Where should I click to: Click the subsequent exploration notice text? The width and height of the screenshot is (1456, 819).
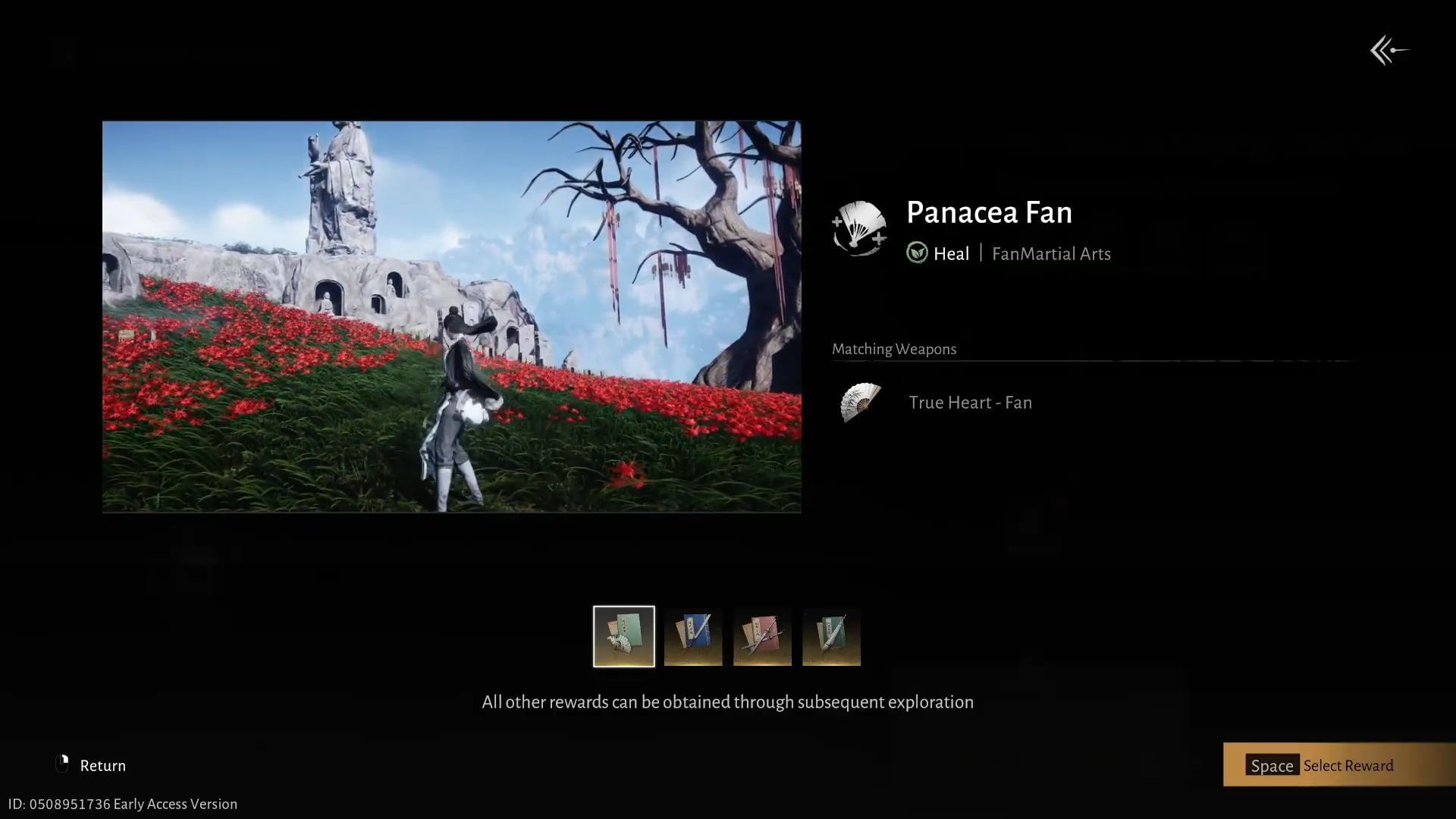tap(727, 701)
